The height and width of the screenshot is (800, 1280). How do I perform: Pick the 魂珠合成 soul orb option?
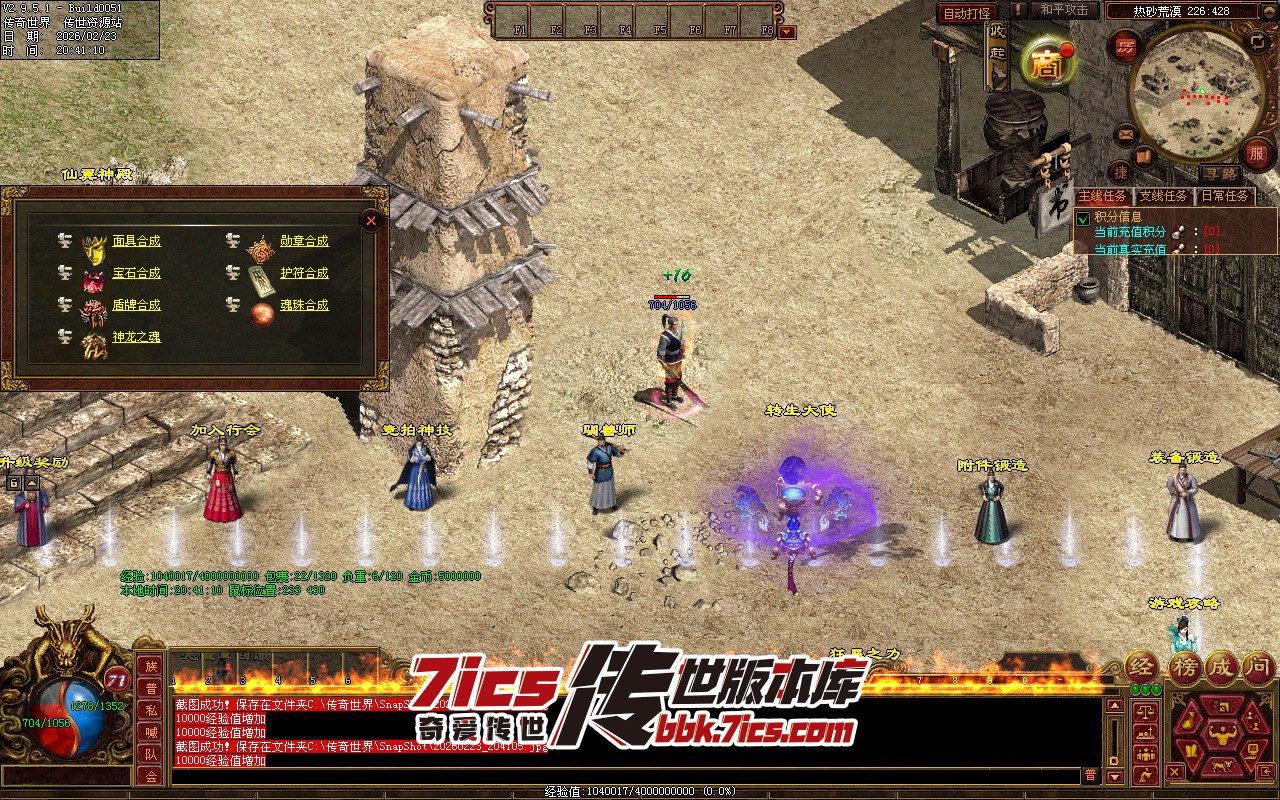[x=304, y=305]
